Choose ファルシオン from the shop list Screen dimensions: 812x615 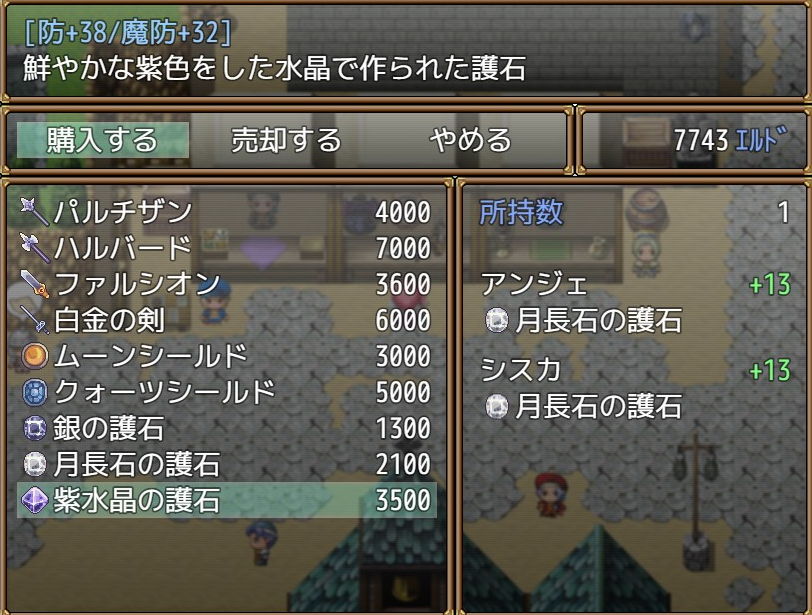click(x=226, y=284)
